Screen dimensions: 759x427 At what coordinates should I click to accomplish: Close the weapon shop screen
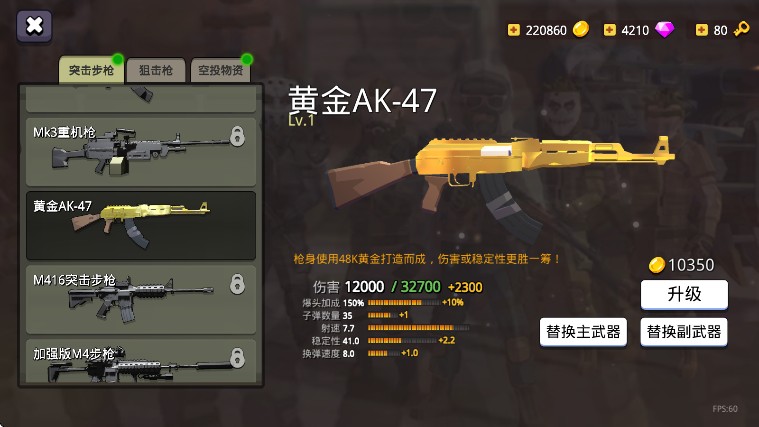34,27
